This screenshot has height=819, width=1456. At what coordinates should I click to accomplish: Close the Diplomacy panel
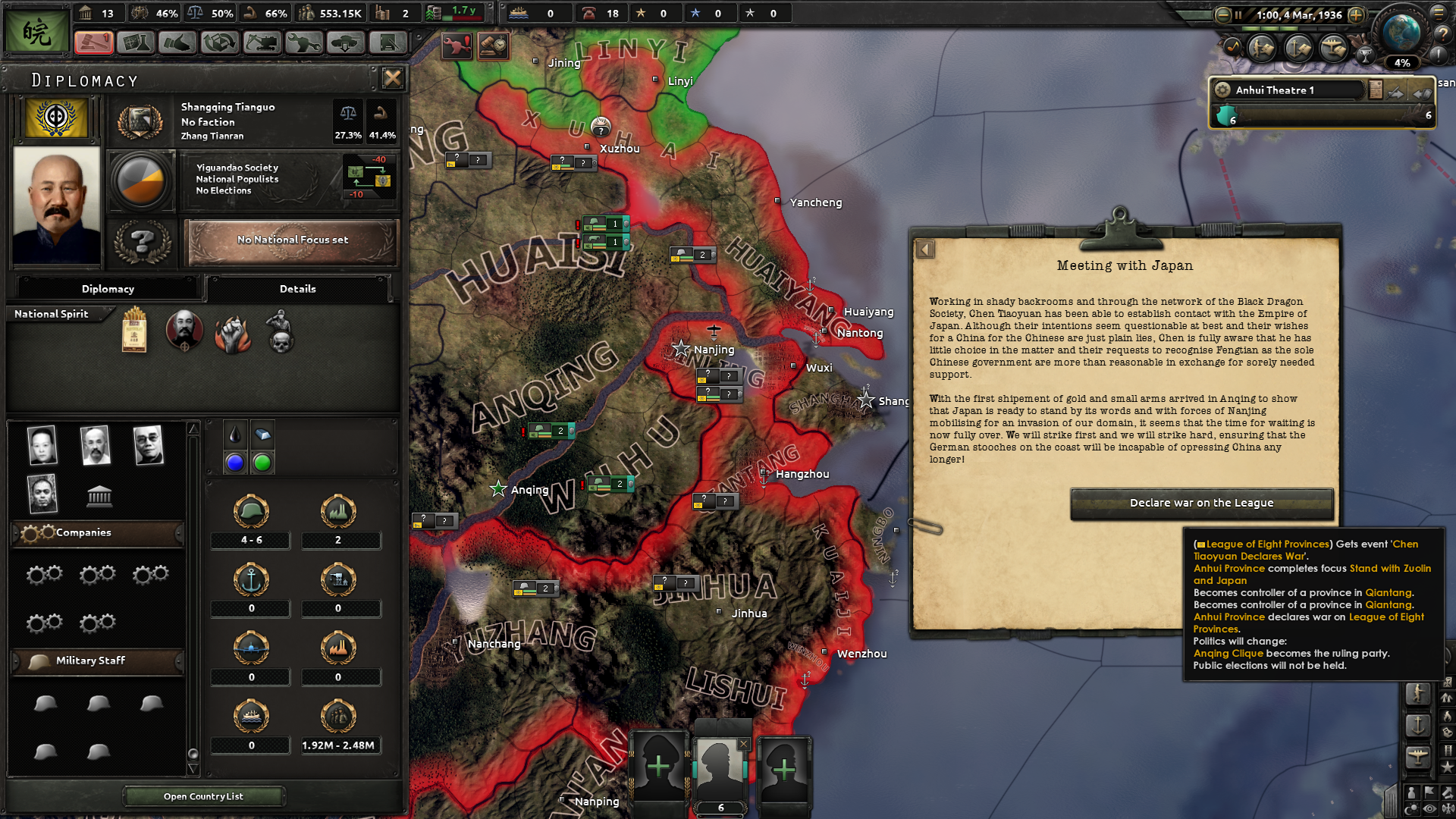[392, 78]
